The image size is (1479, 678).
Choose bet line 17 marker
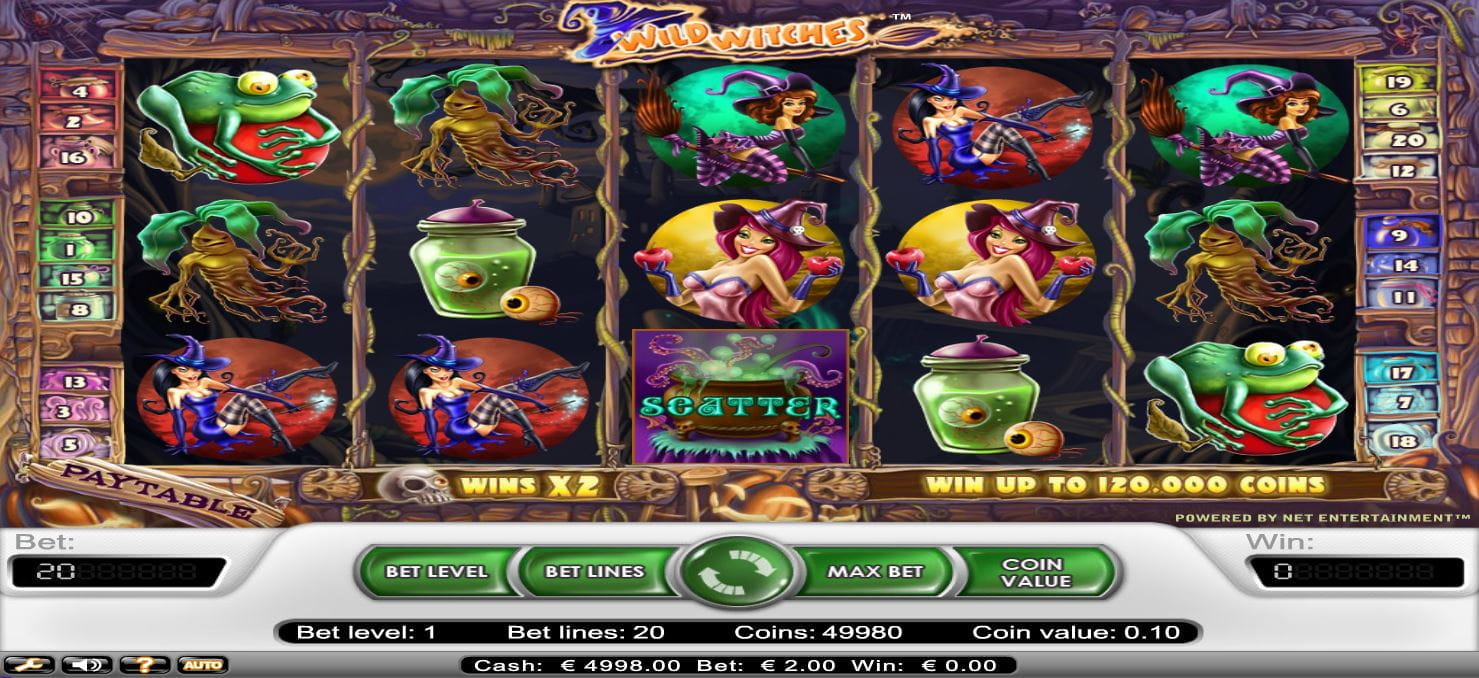point(1402,373)
